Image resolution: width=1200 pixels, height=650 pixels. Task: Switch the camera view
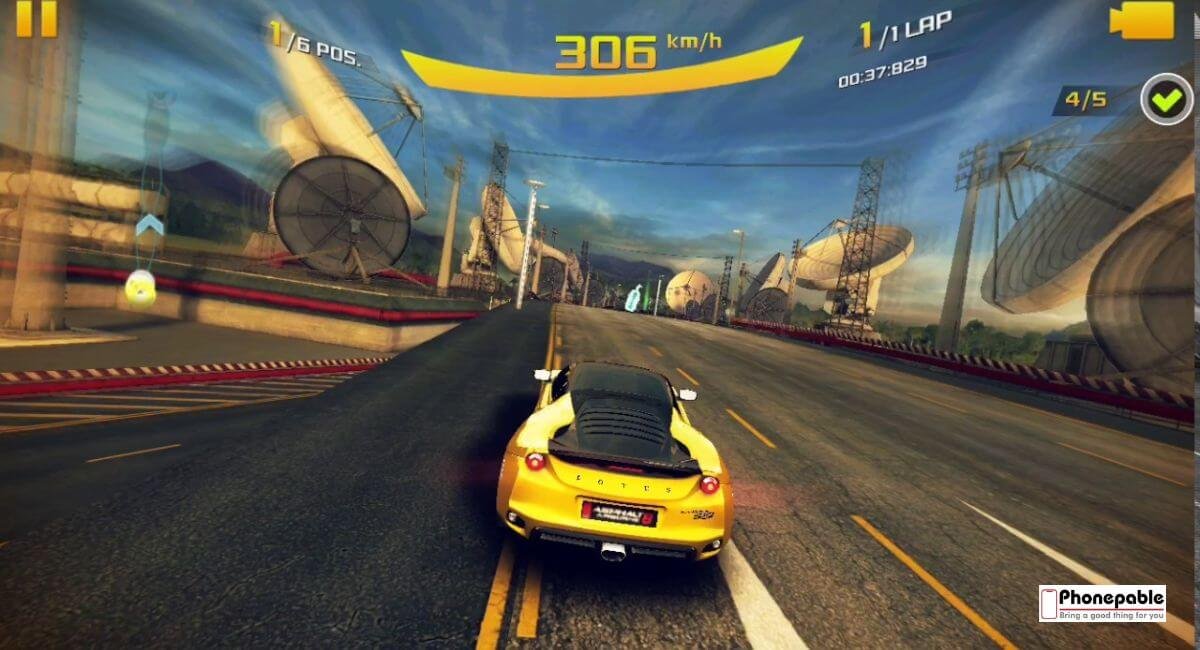pyautogui.click(x=1142, y=20)
